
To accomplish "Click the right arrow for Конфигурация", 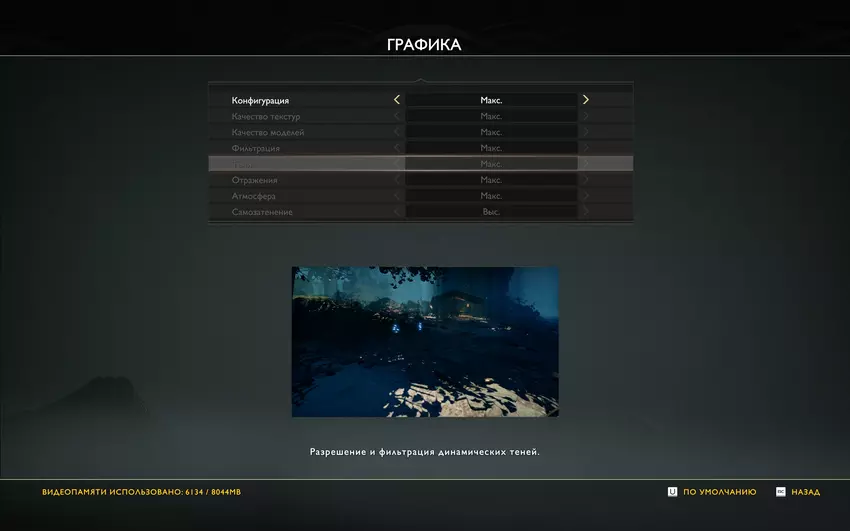I will 586,100.
